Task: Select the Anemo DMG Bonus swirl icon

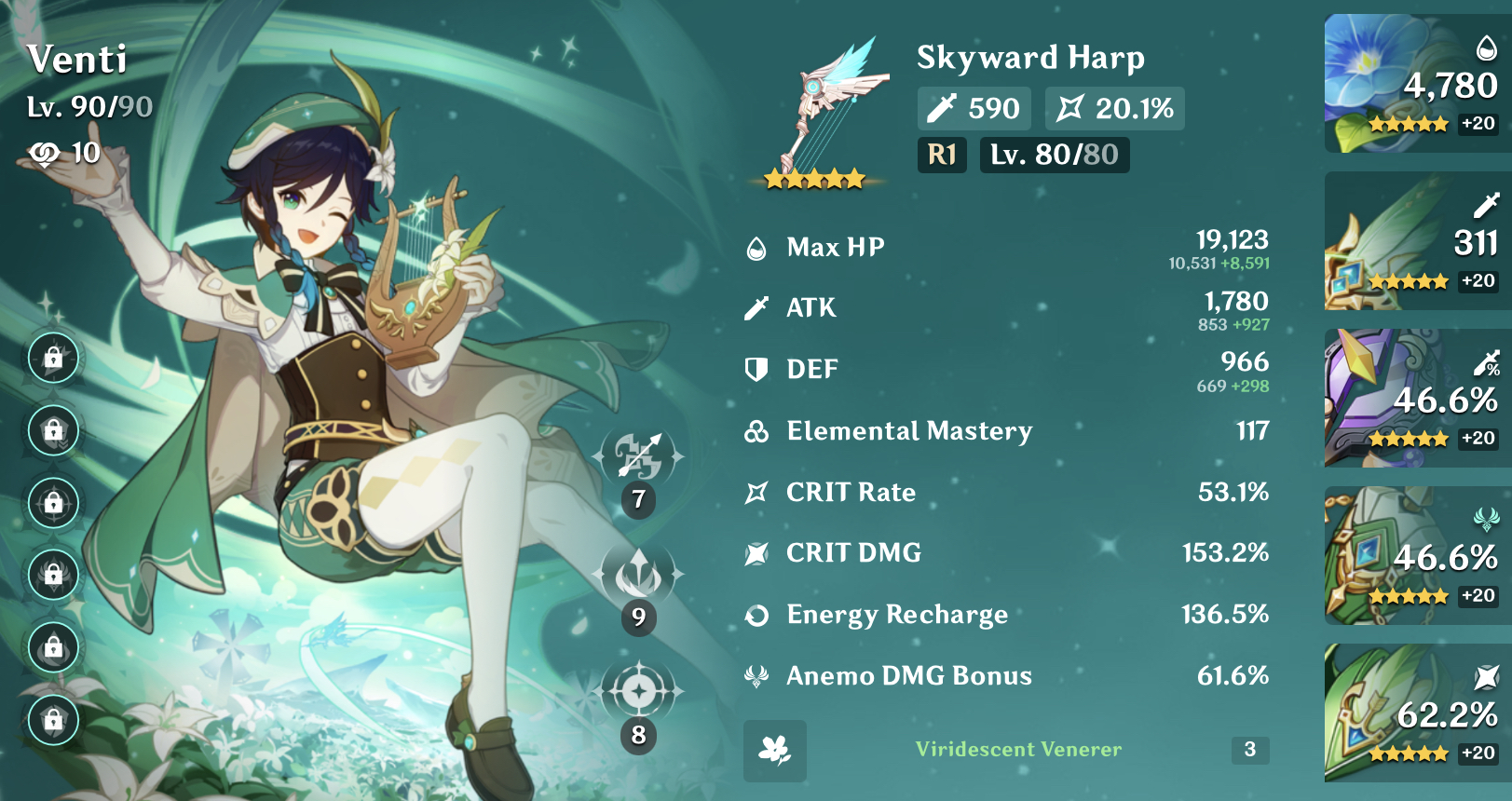Action: [x=756, y=676]
